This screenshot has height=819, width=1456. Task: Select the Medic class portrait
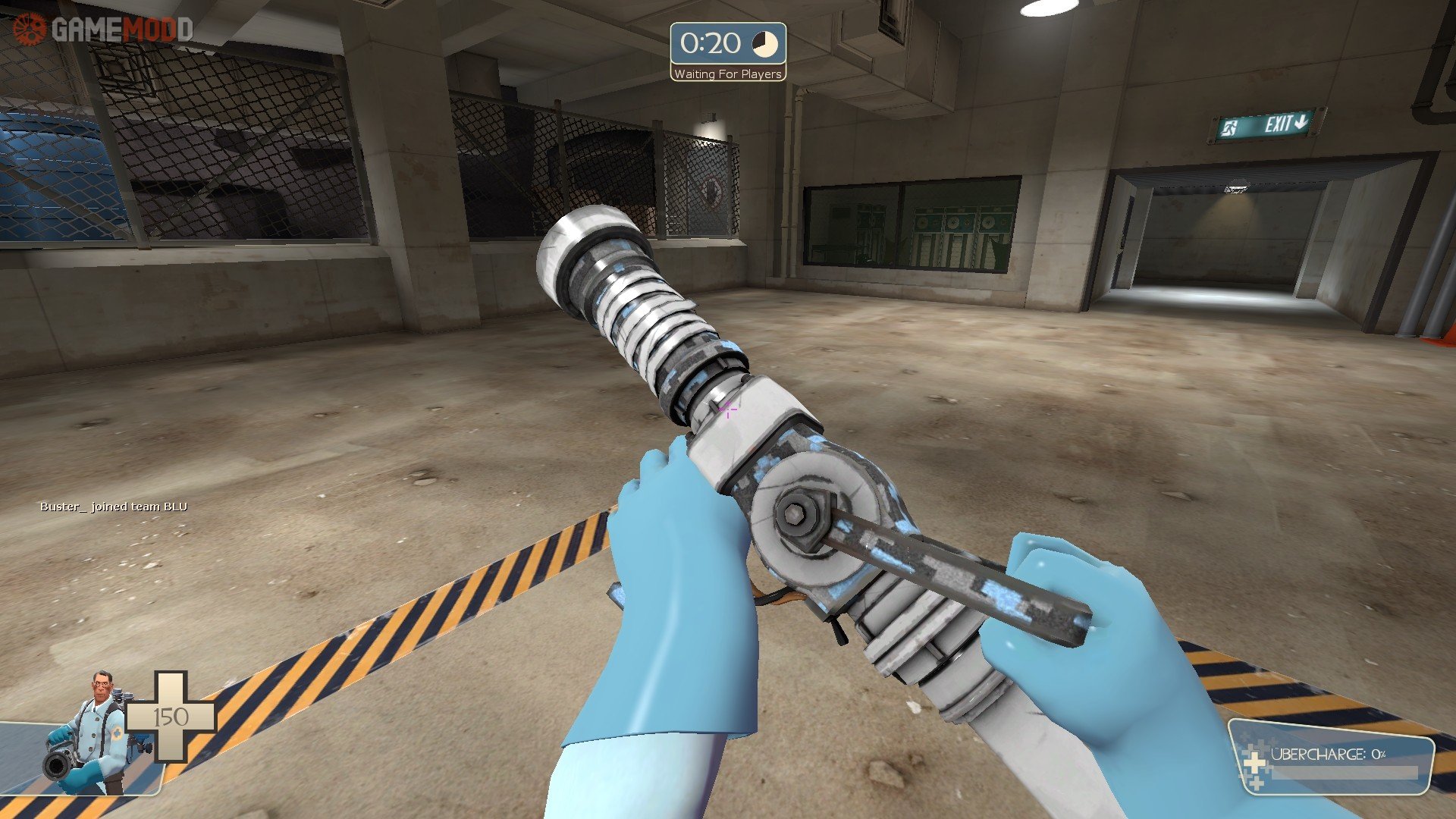click(91, 732)
